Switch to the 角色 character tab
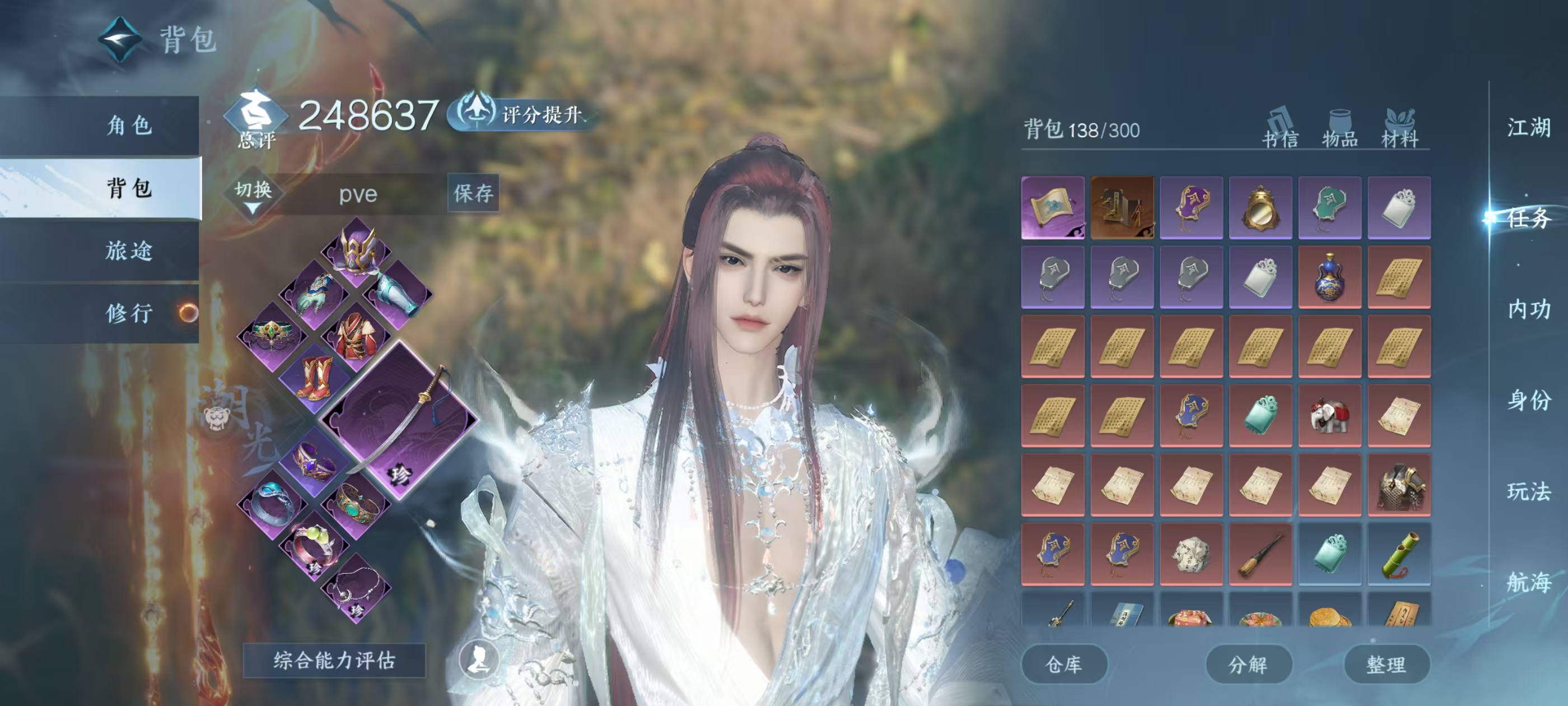Screen dimensions: 1568x706 (128, 126)
